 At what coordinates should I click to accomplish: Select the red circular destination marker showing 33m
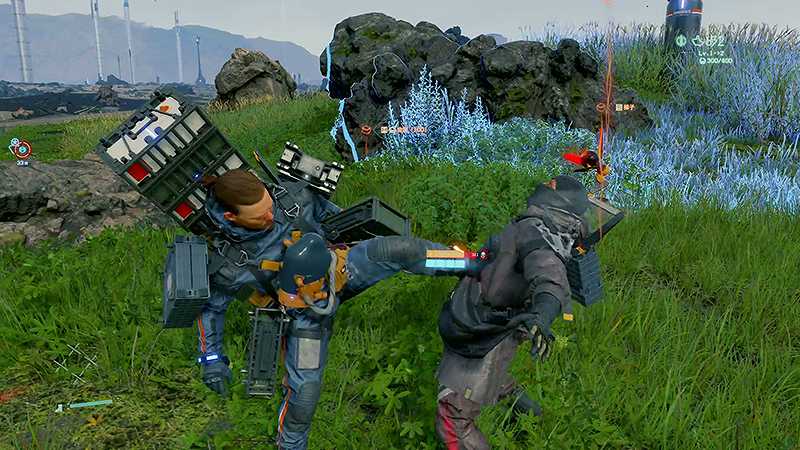tap(22, 149)
